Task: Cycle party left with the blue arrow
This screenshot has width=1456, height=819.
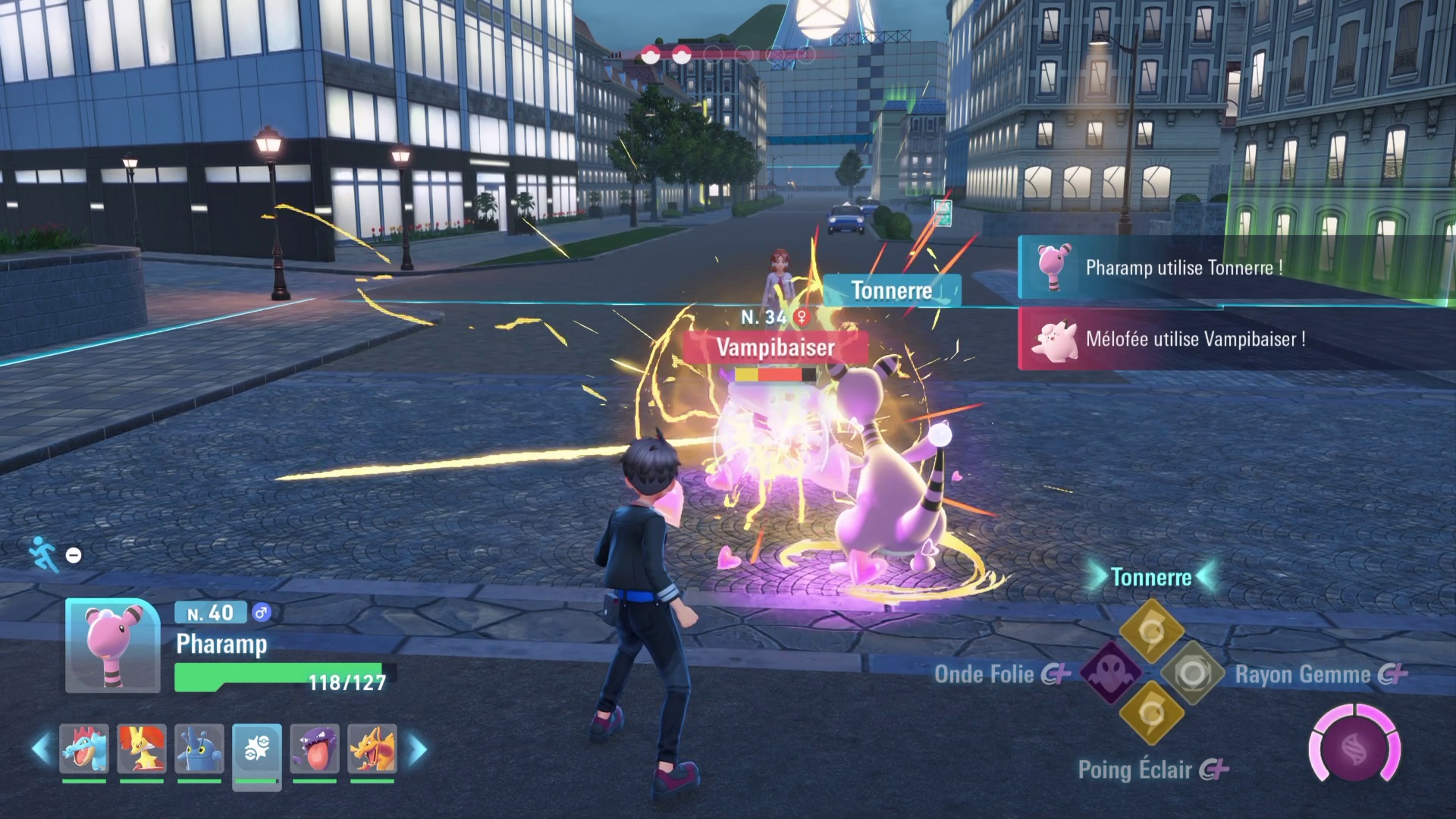Action: pyautogui.click(x=41, y=749)
